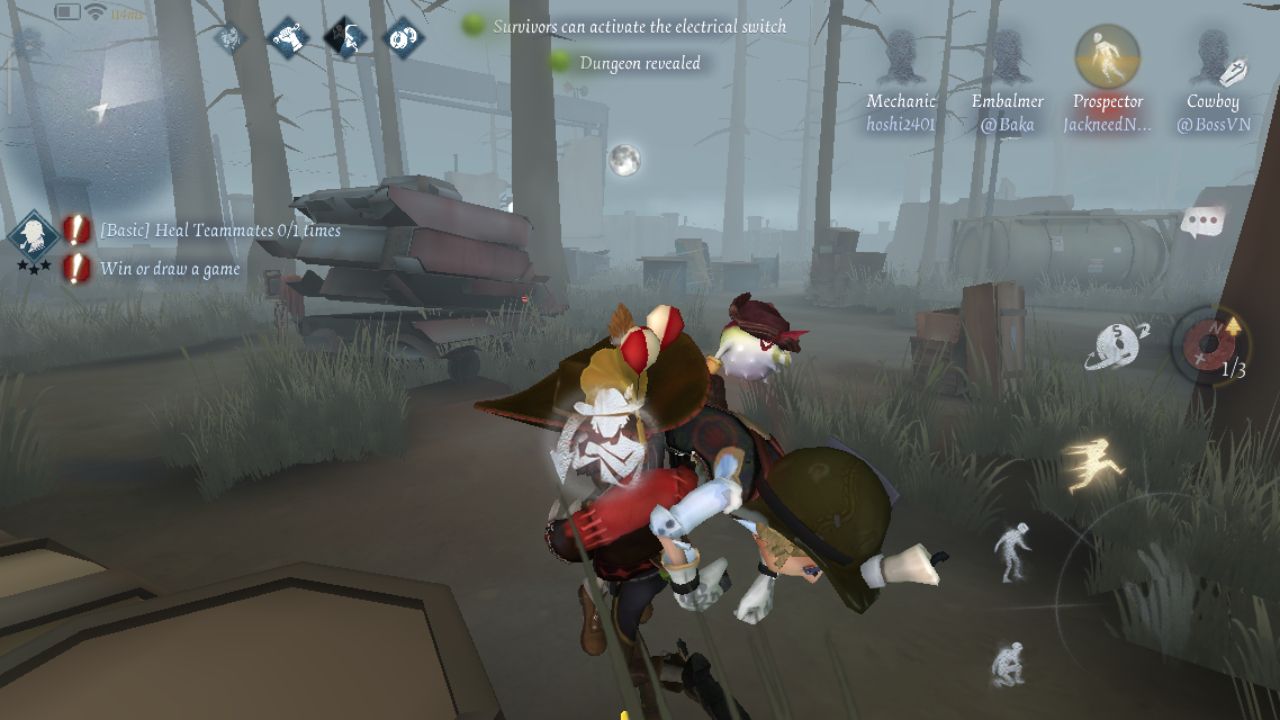Switch the magnet polarity S/N icon

1118,346
